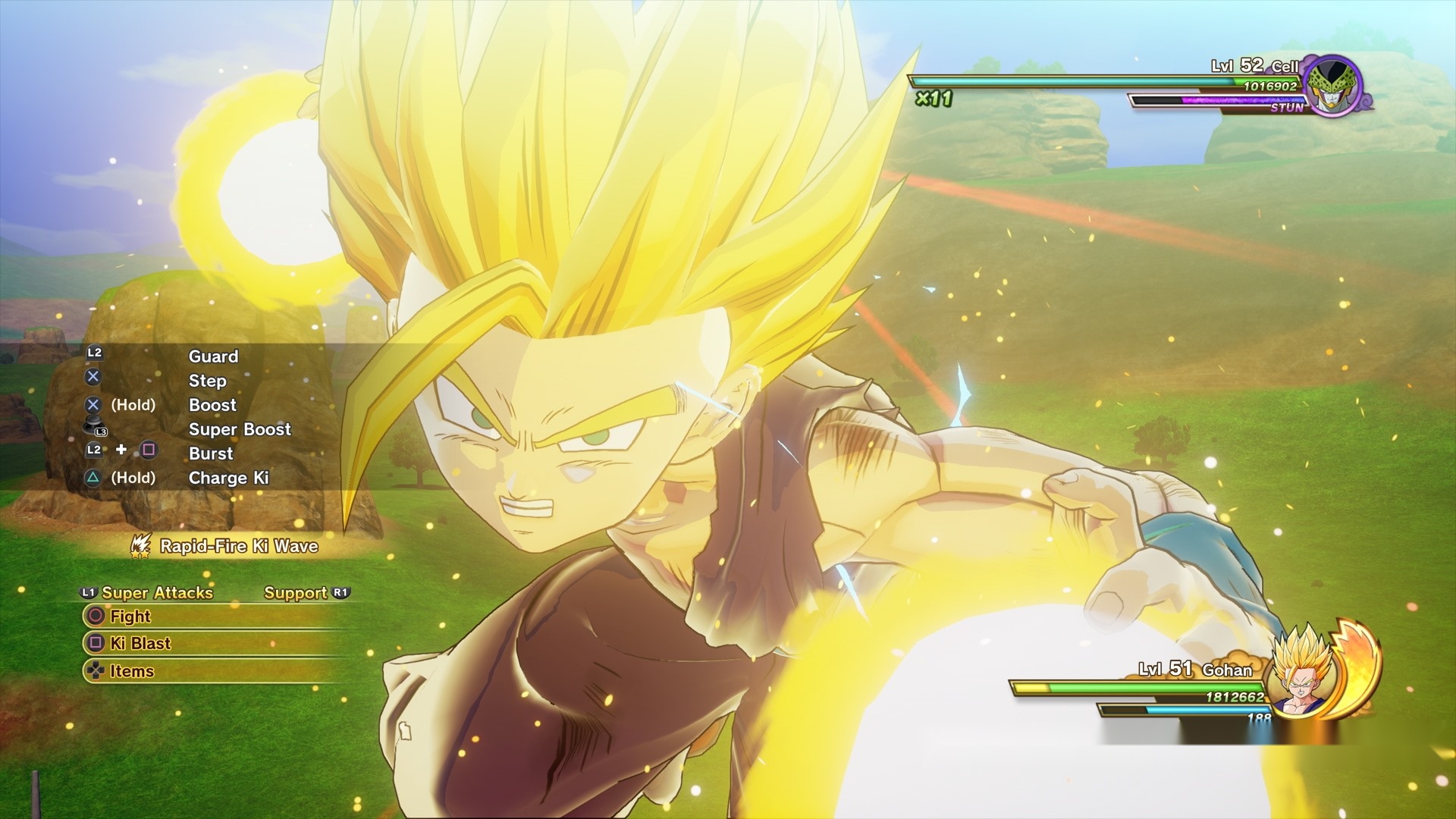The width and height of the screenshot is (1456, 819).
Task: Select the Charge Ki control entry
Action: click(228, 478)
